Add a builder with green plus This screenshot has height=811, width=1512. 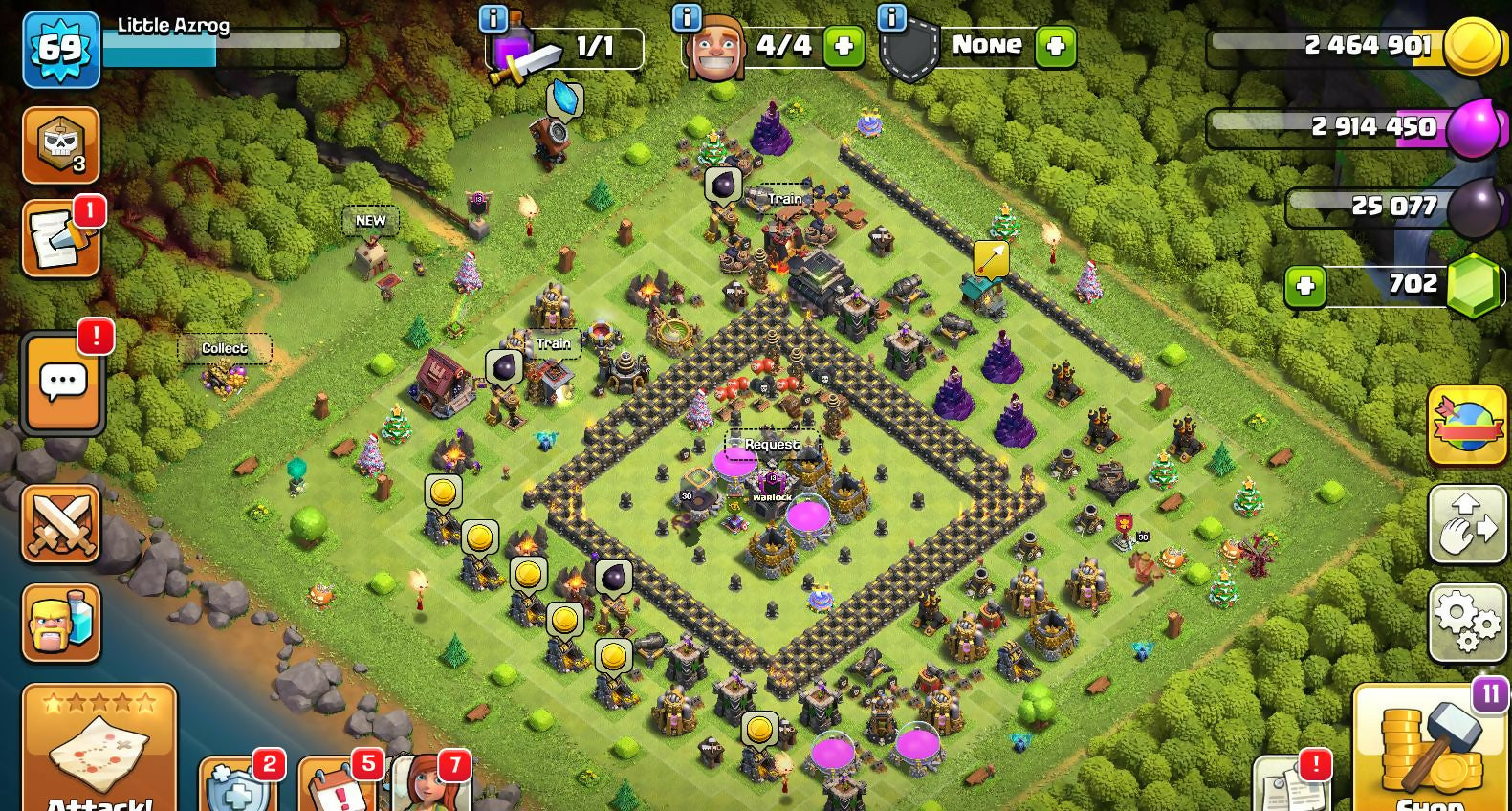coord(844,47)
